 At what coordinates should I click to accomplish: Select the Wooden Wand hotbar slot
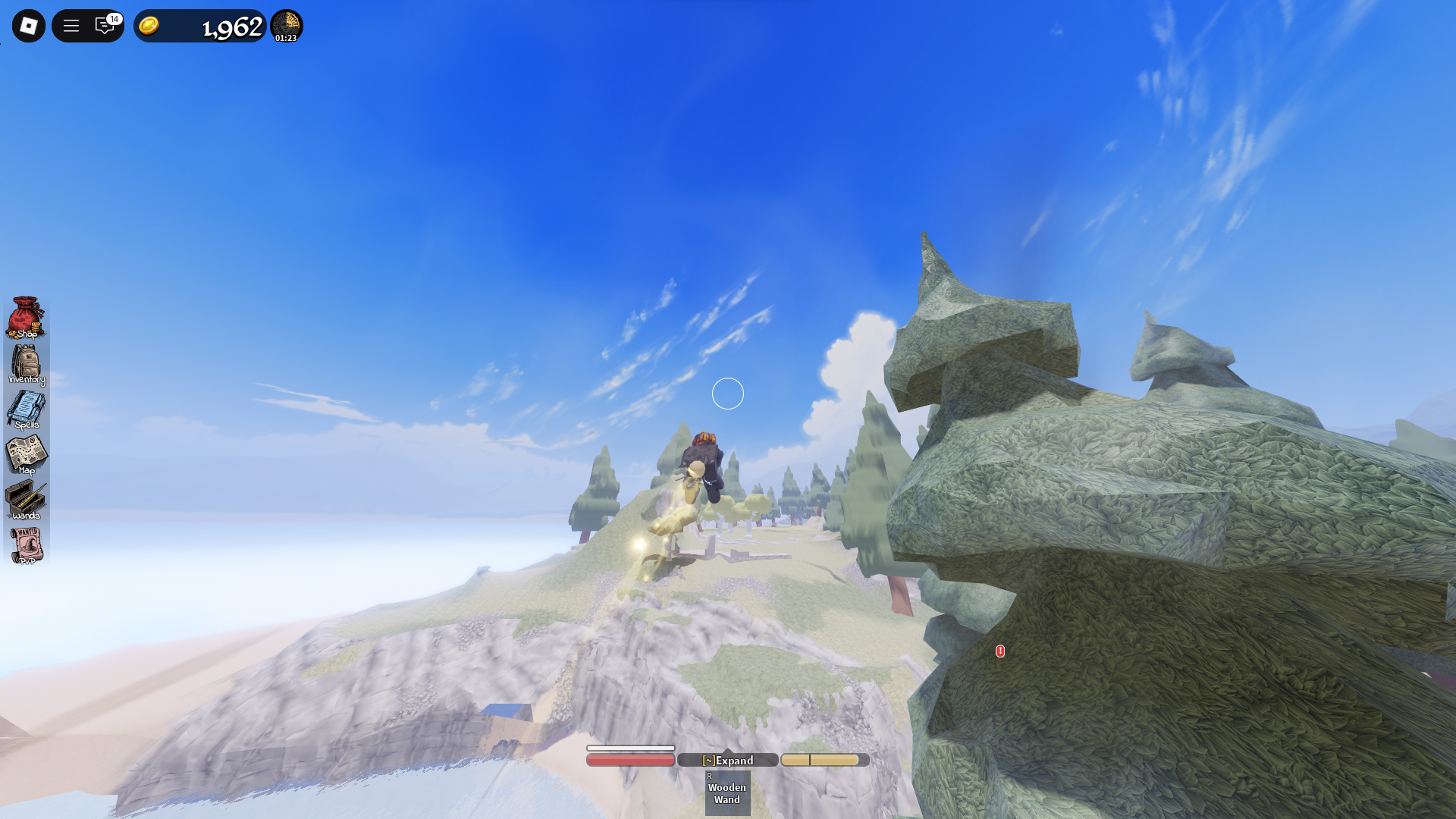point(726,792)
